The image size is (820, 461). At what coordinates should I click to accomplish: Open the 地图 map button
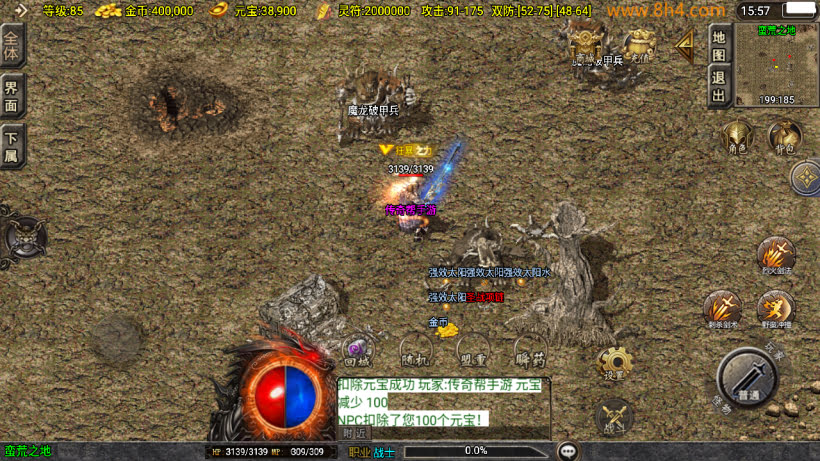click(x=718, y=44)
